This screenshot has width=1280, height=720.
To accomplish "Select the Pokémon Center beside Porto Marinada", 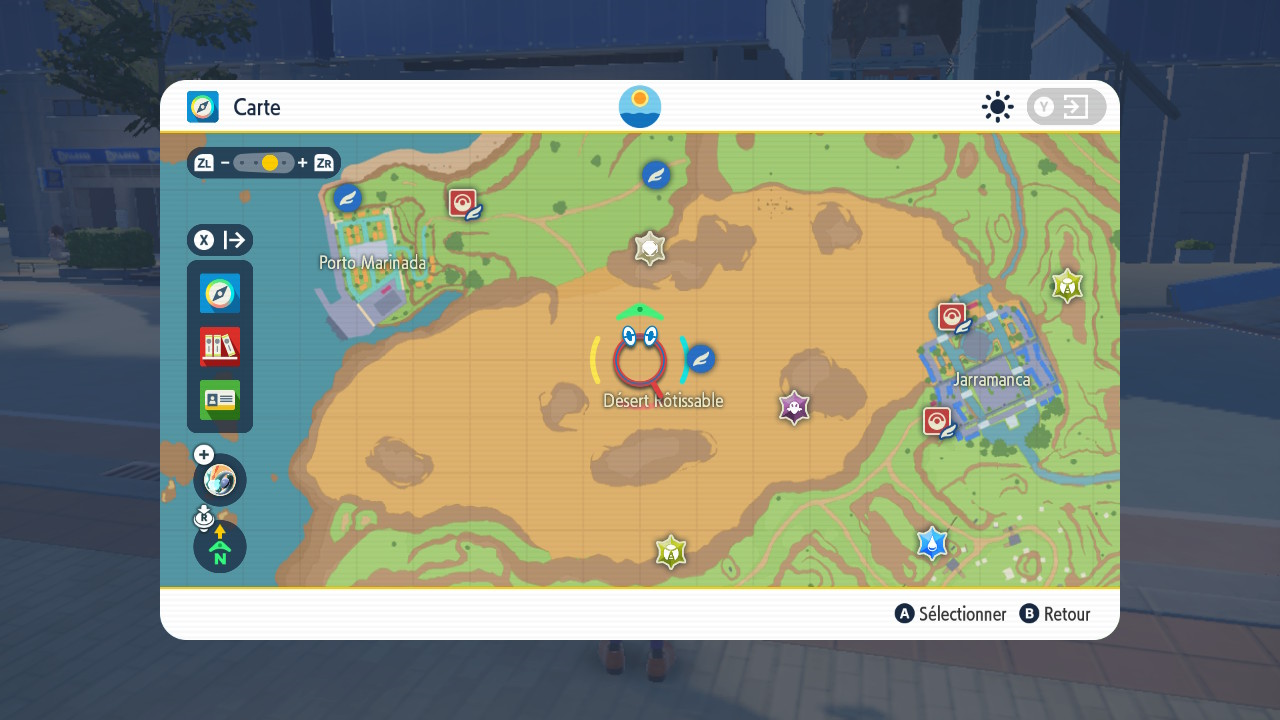I will click(x=463, y=204).
